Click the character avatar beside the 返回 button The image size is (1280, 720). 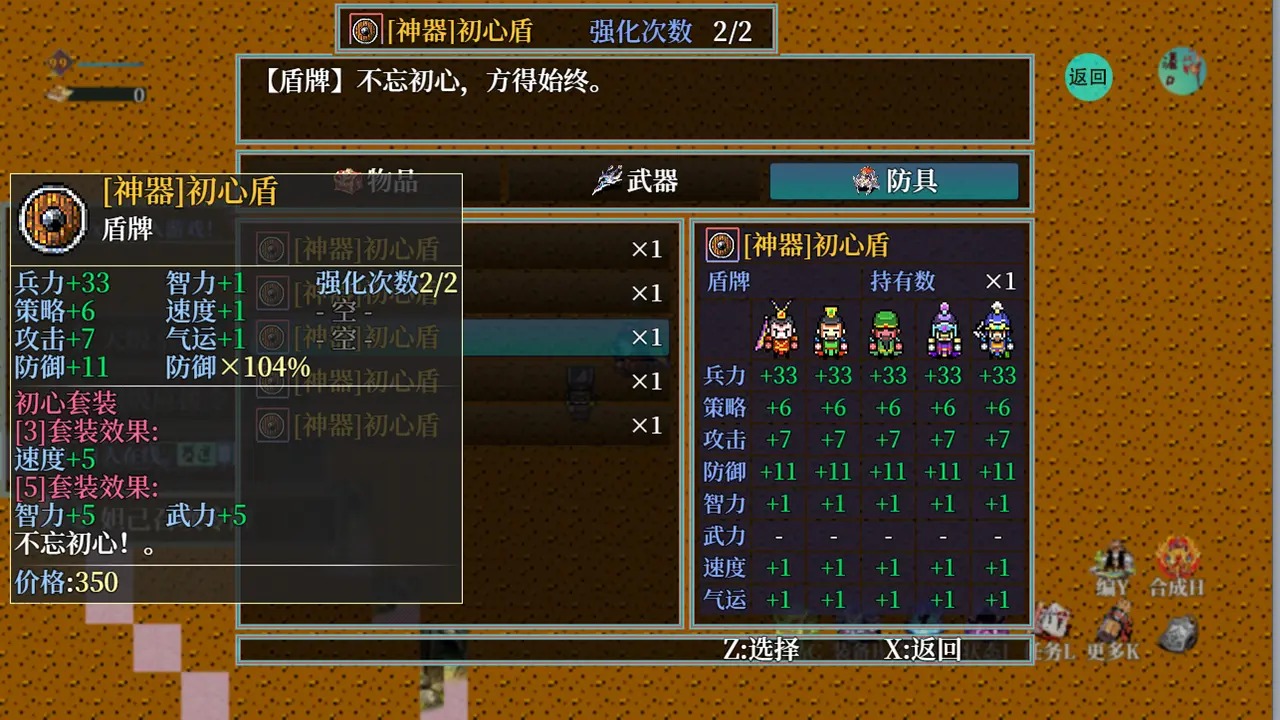(x=1183, y=72)
